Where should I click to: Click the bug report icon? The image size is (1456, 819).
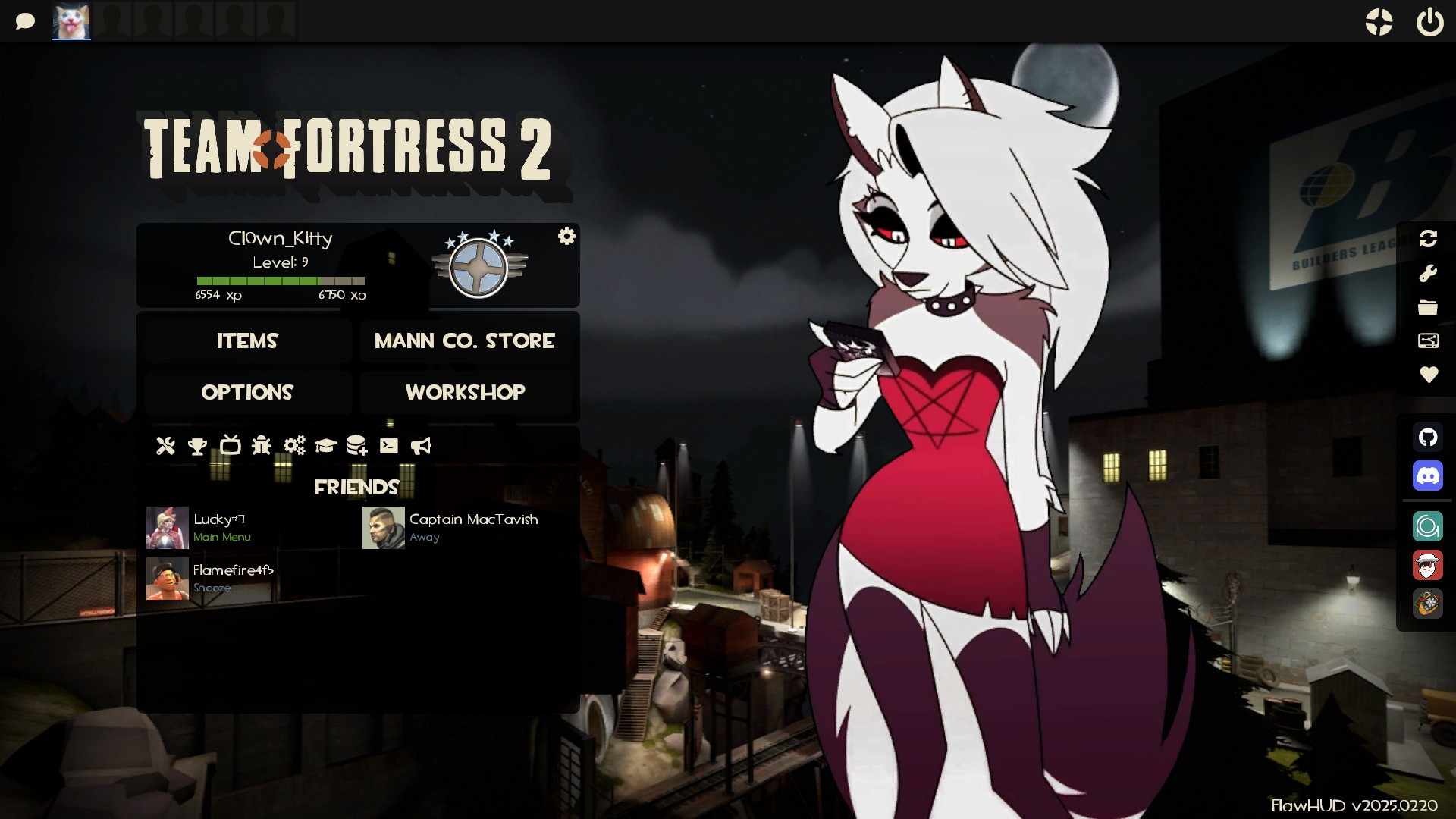pyautogui.click(x=261, y=446)
